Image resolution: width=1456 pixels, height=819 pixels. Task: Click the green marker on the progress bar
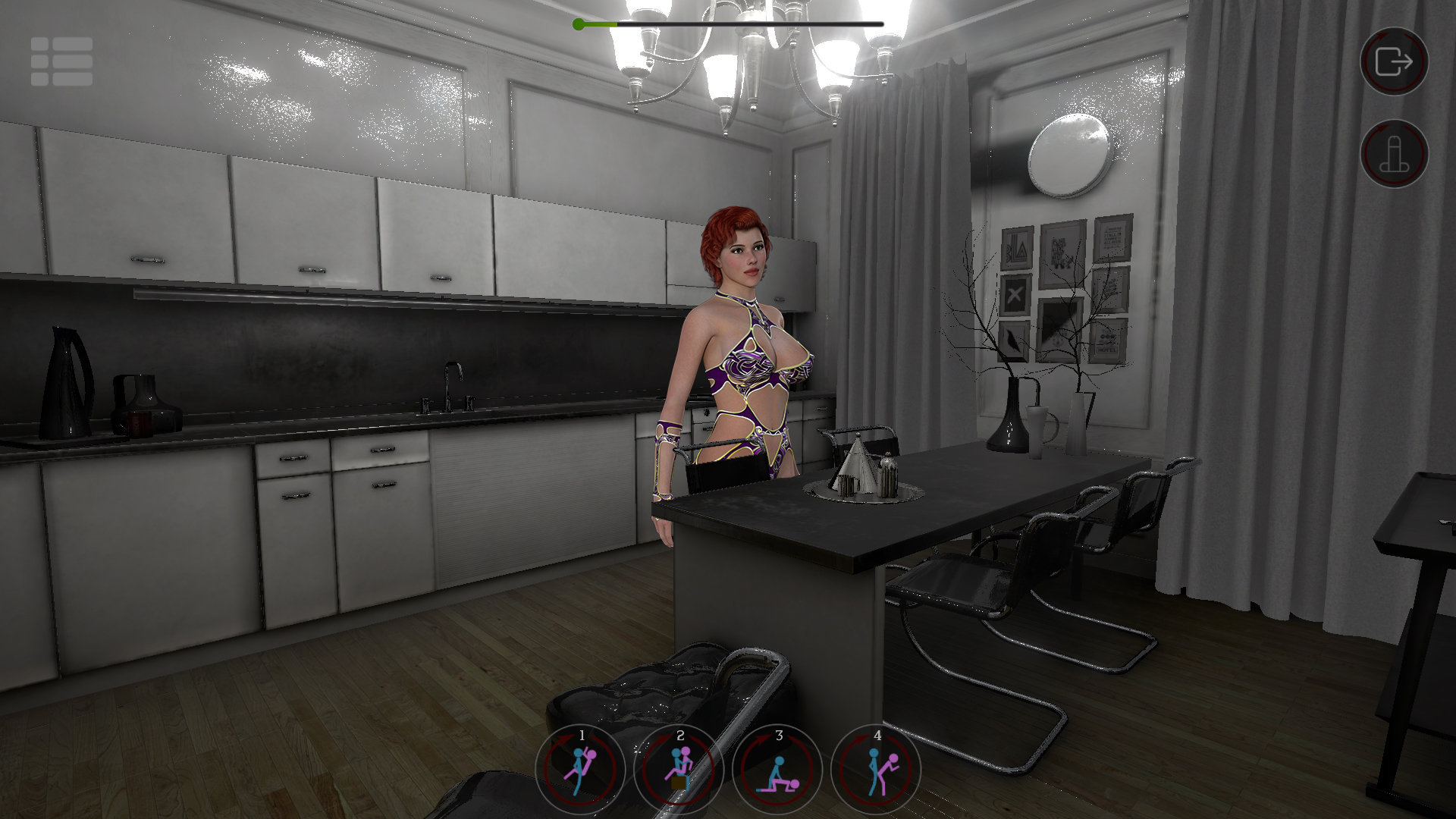(579, 24)
